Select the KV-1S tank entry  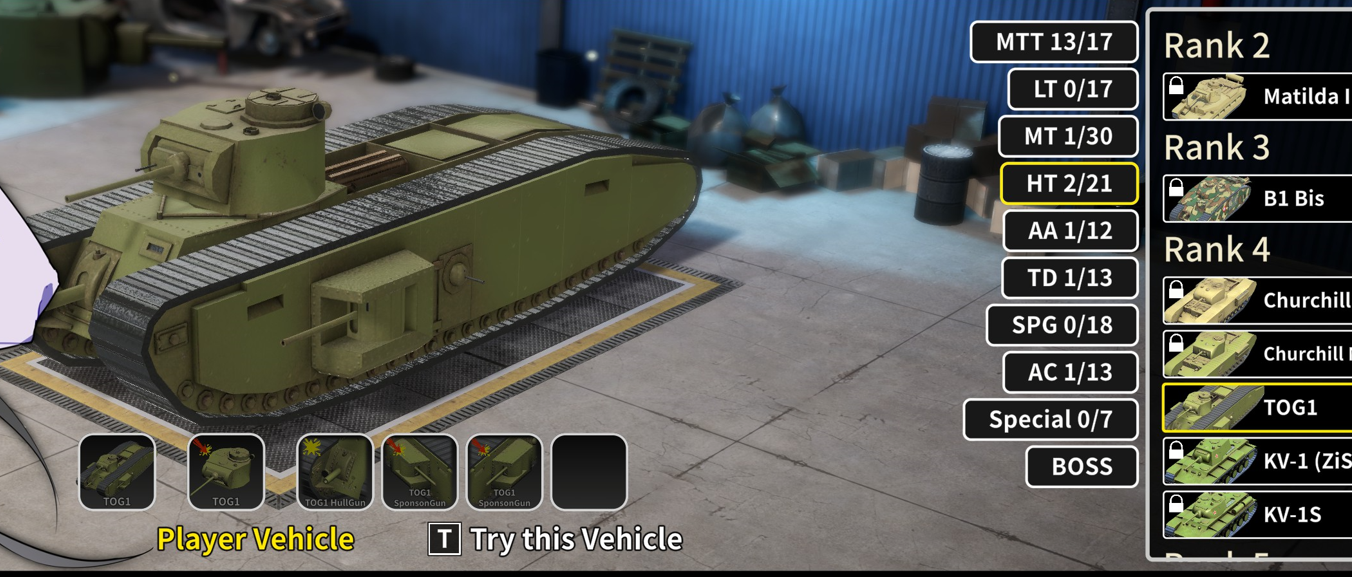pyautogui.click(x=1258, y=514)
